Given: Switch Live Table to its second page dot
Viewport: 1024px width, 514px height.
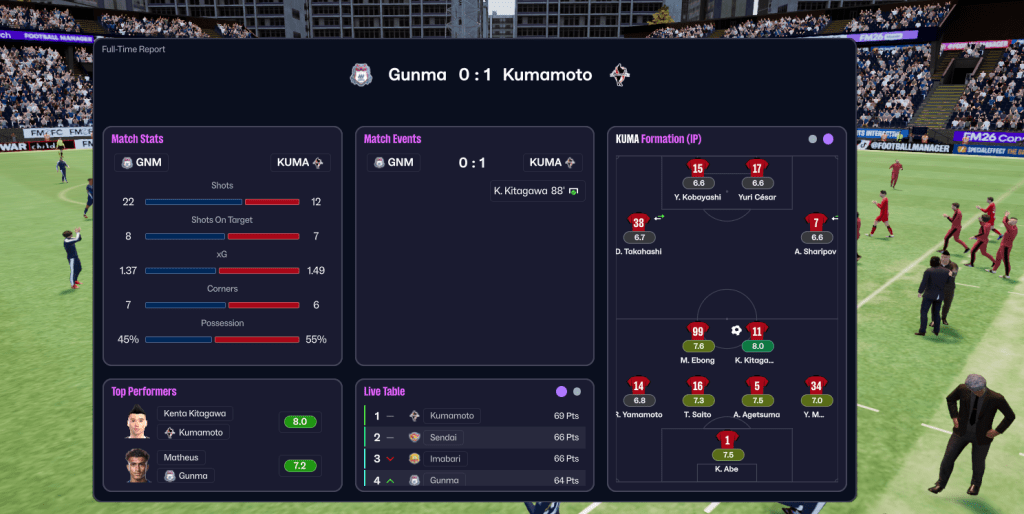Looking at the screenshot, I should [577, 391].
